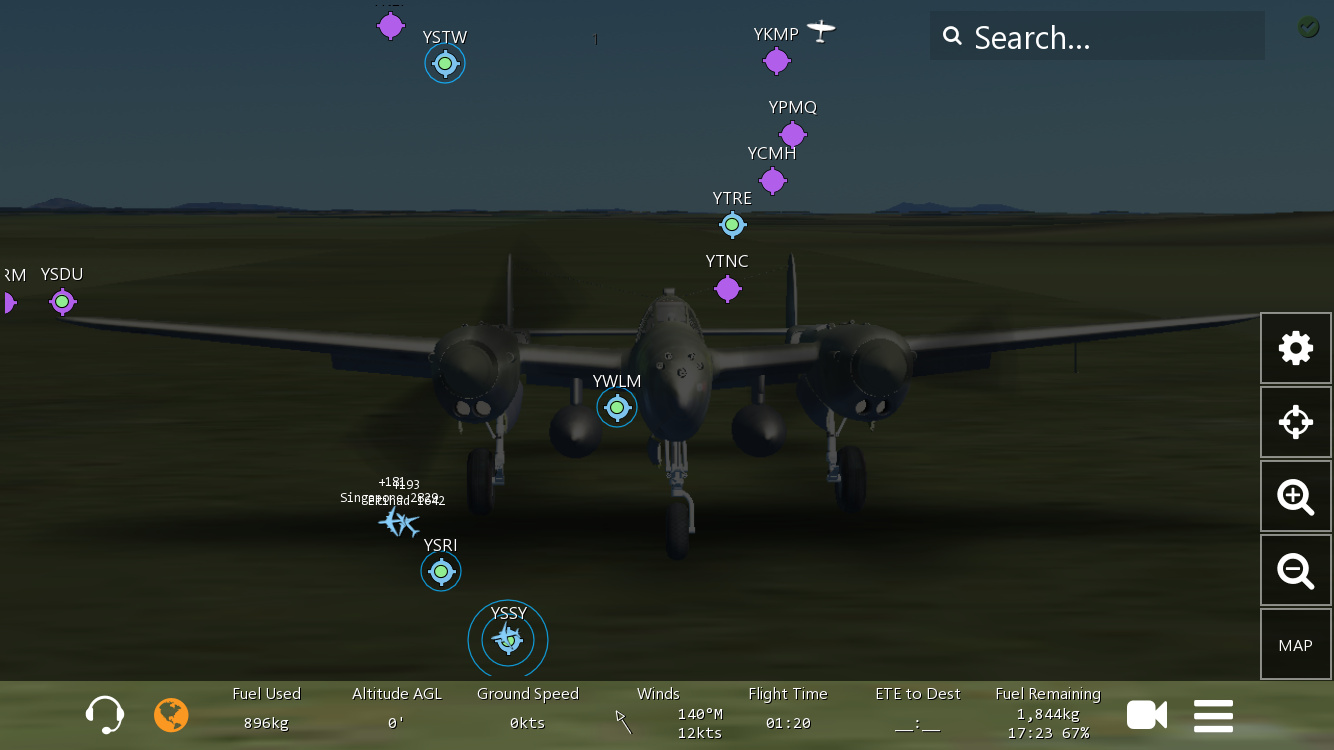This screenshot has height=750, width=1334.
Task: Open the camera view icon
Action: (x=1146, y=715)
